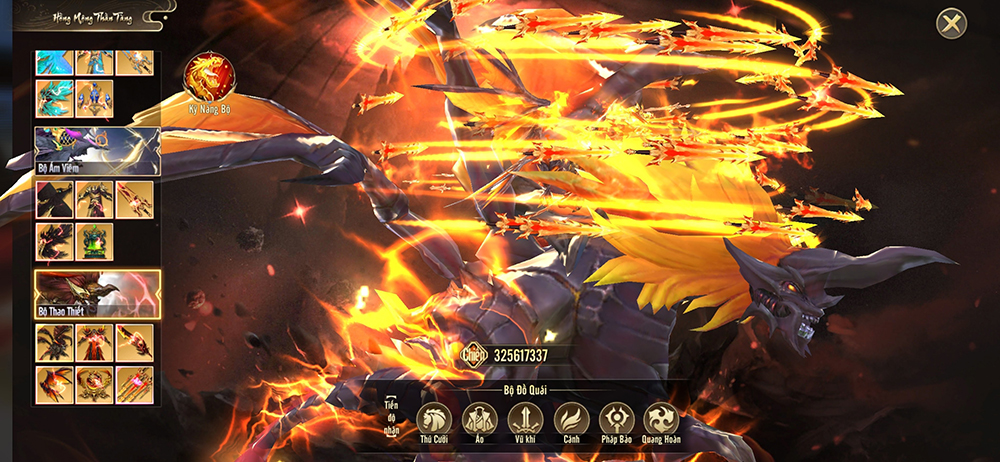Show the Pháp Bảo artifact piece
Screen dimensions: 1000x462
click(x=617, y=419)
